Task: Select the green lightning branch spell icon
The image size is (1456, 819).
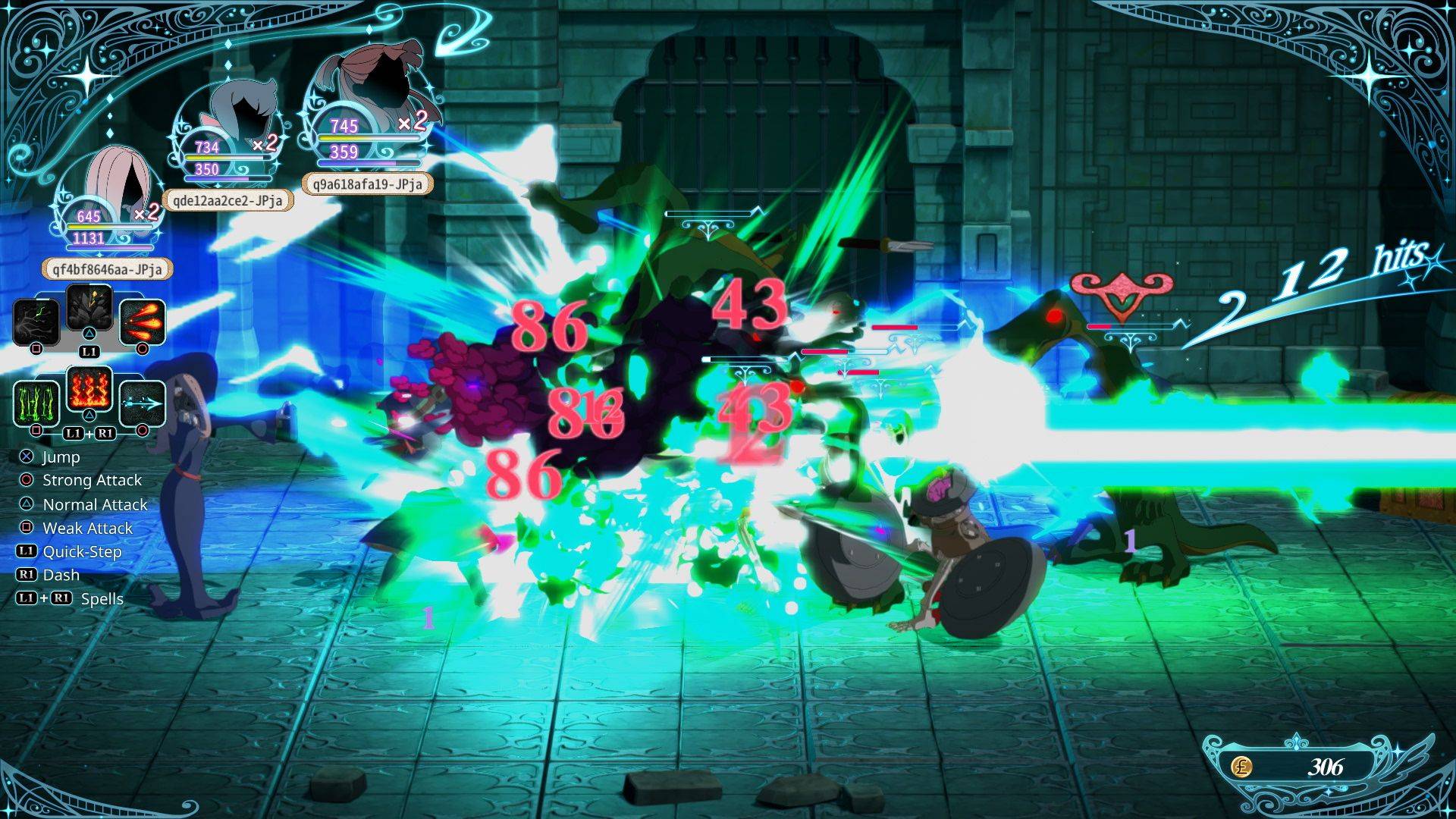Action: pyautogui.click(x=36, y=322)
